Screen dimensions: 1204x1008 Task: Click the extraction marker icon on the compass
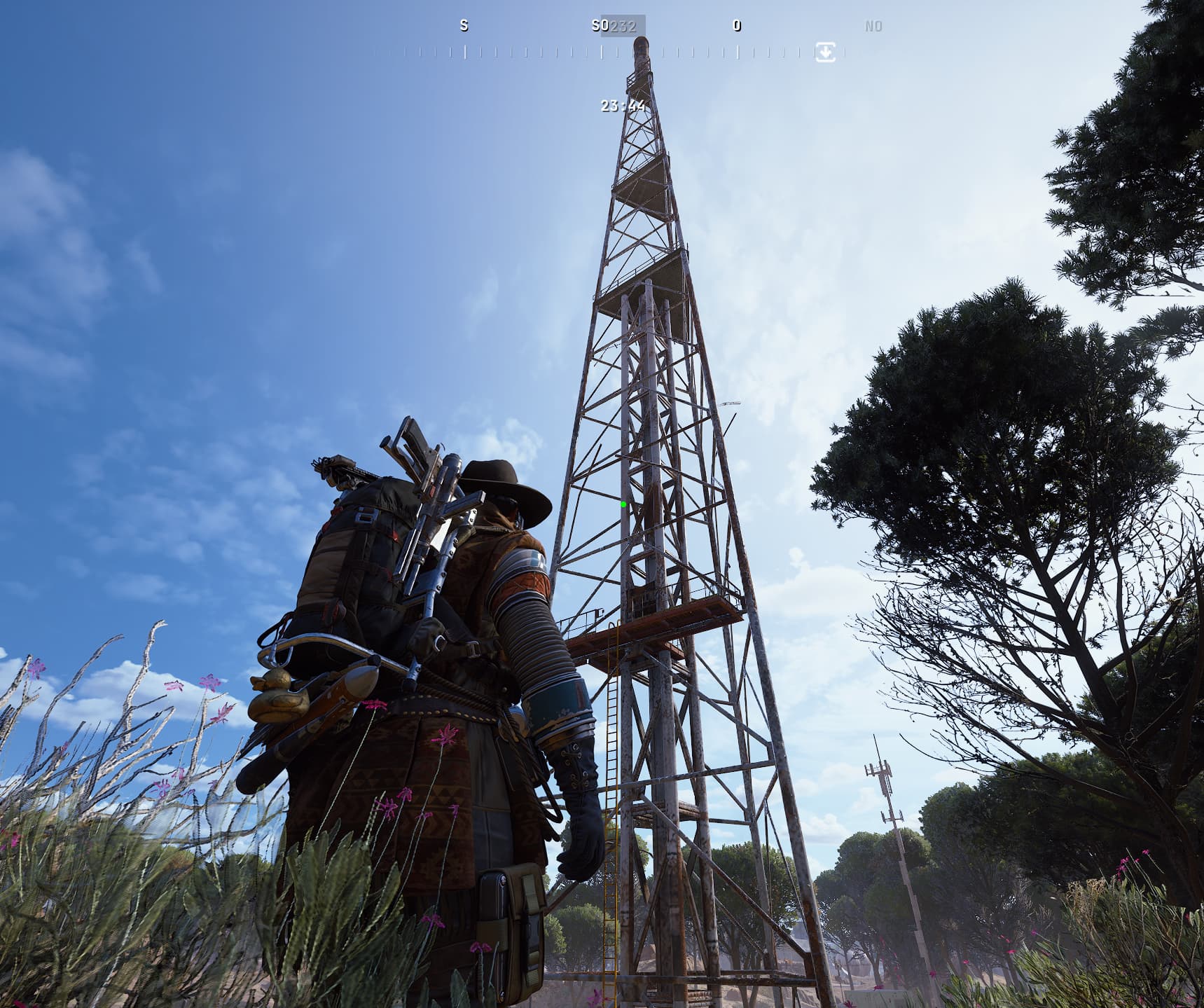pos(825,53)
